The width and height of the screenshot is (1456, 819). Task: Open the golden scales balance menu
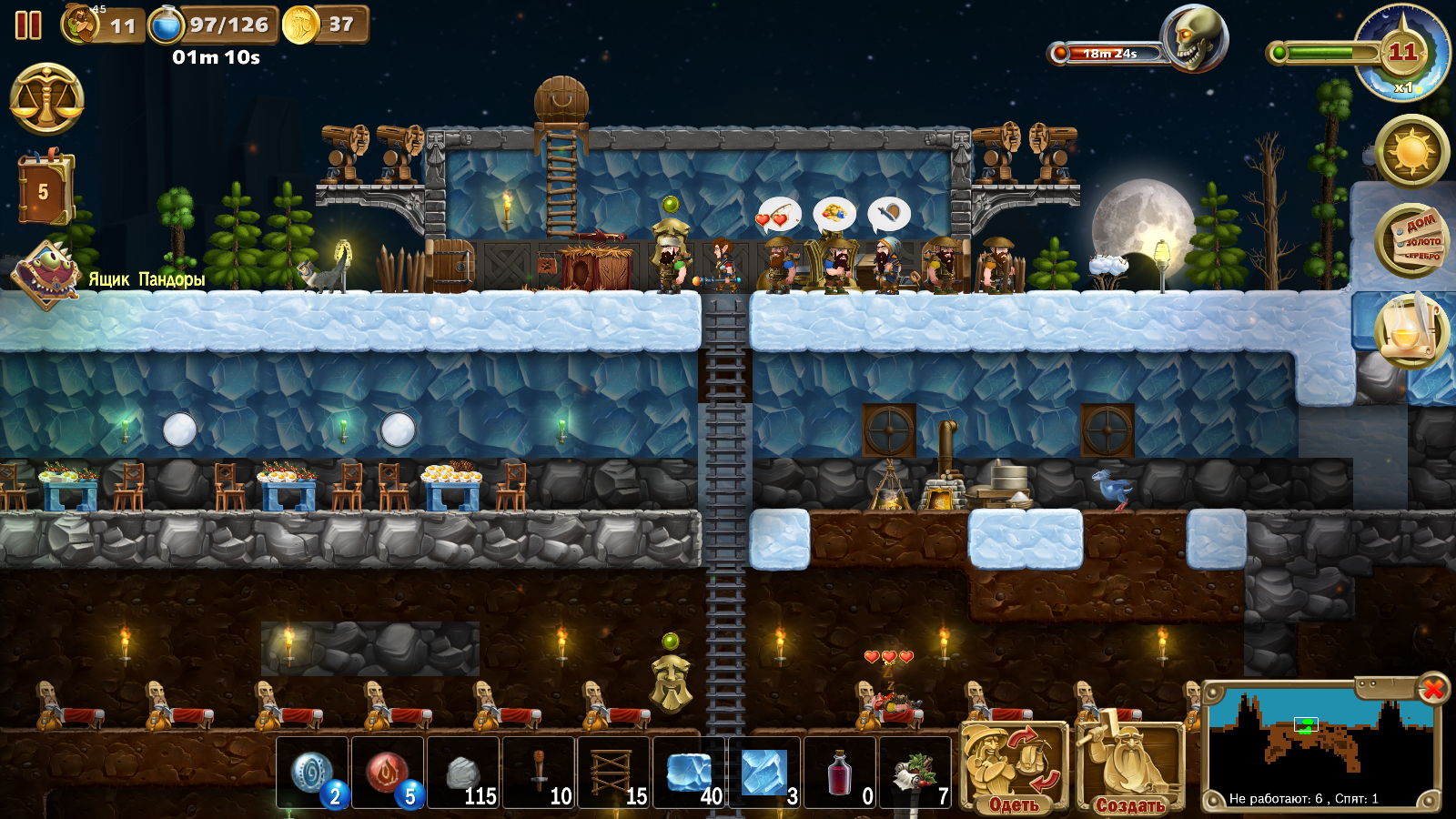coord(46,99)
